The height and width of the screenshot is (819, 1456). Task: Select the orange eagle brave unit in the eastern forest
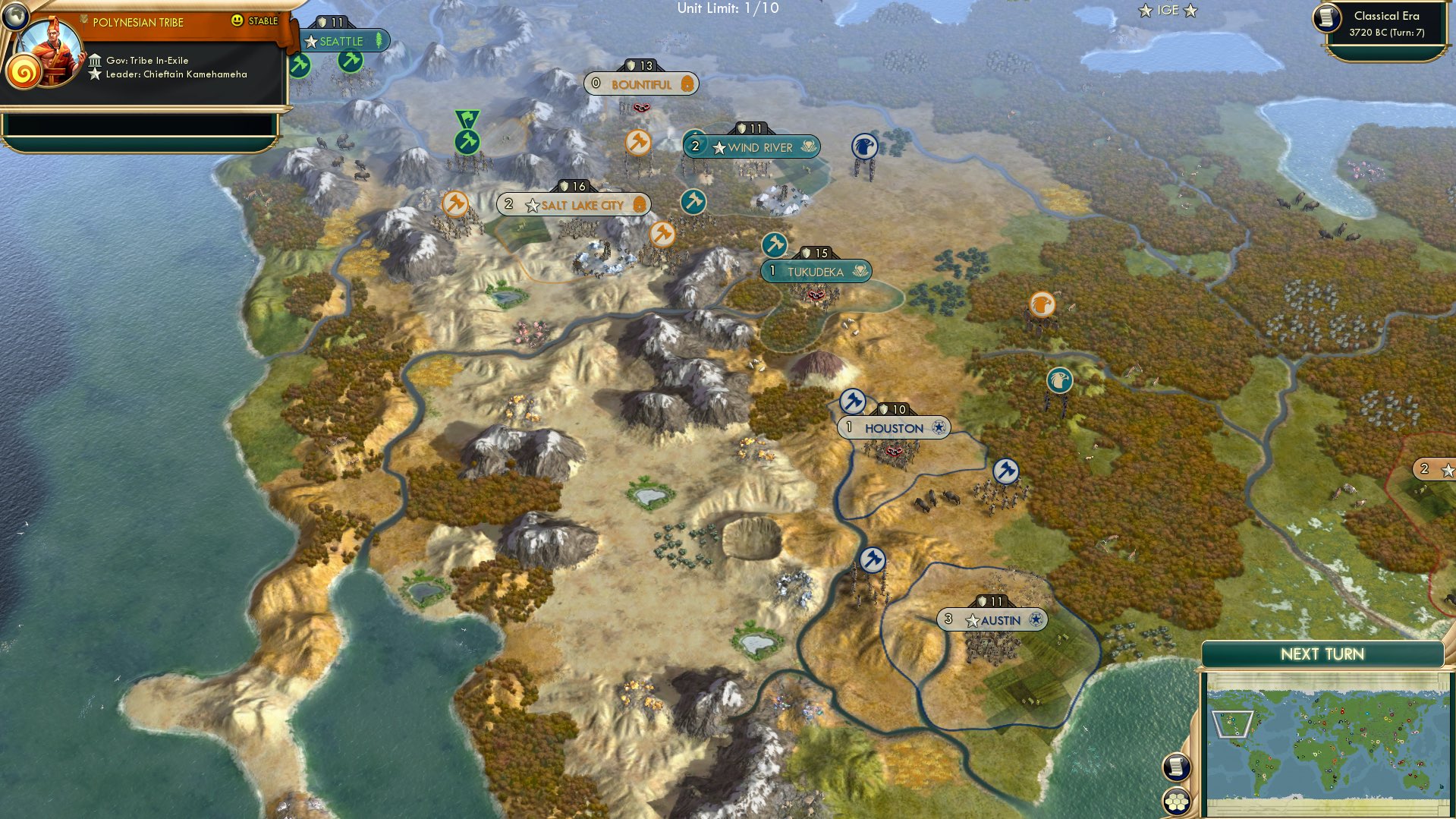point(1043,302)
